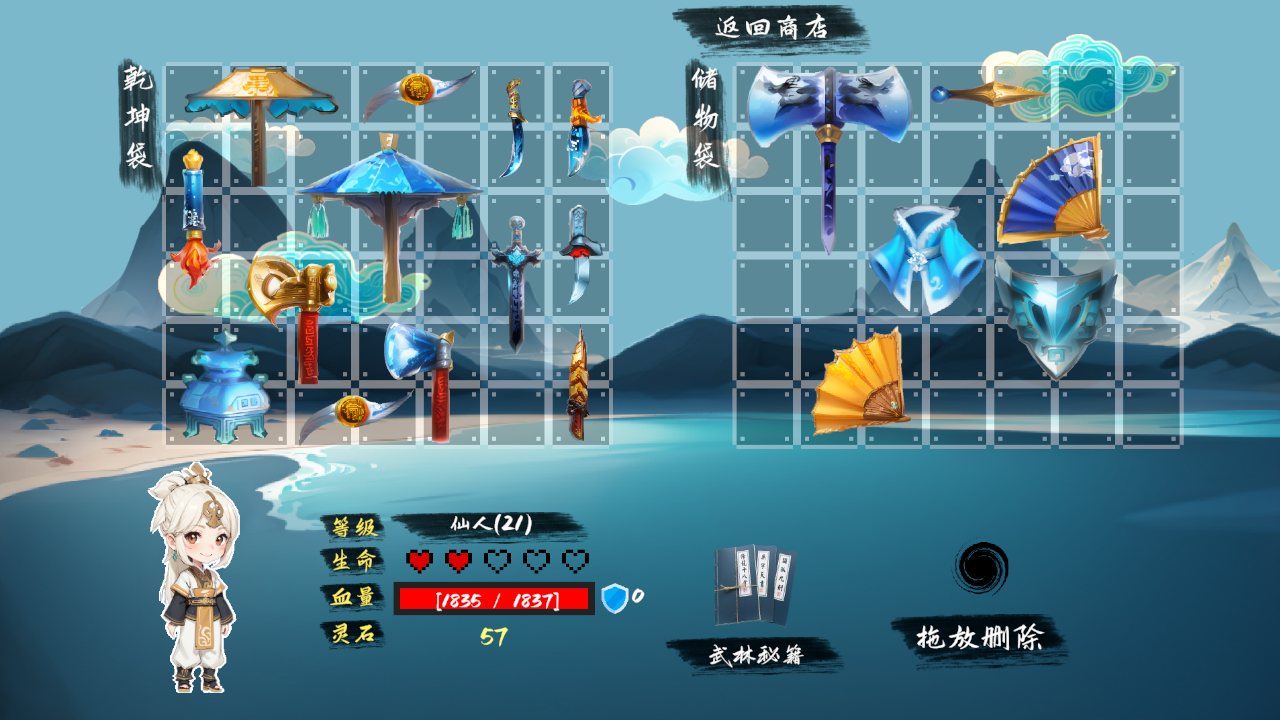Pick the blue folding fan item

1052,192
